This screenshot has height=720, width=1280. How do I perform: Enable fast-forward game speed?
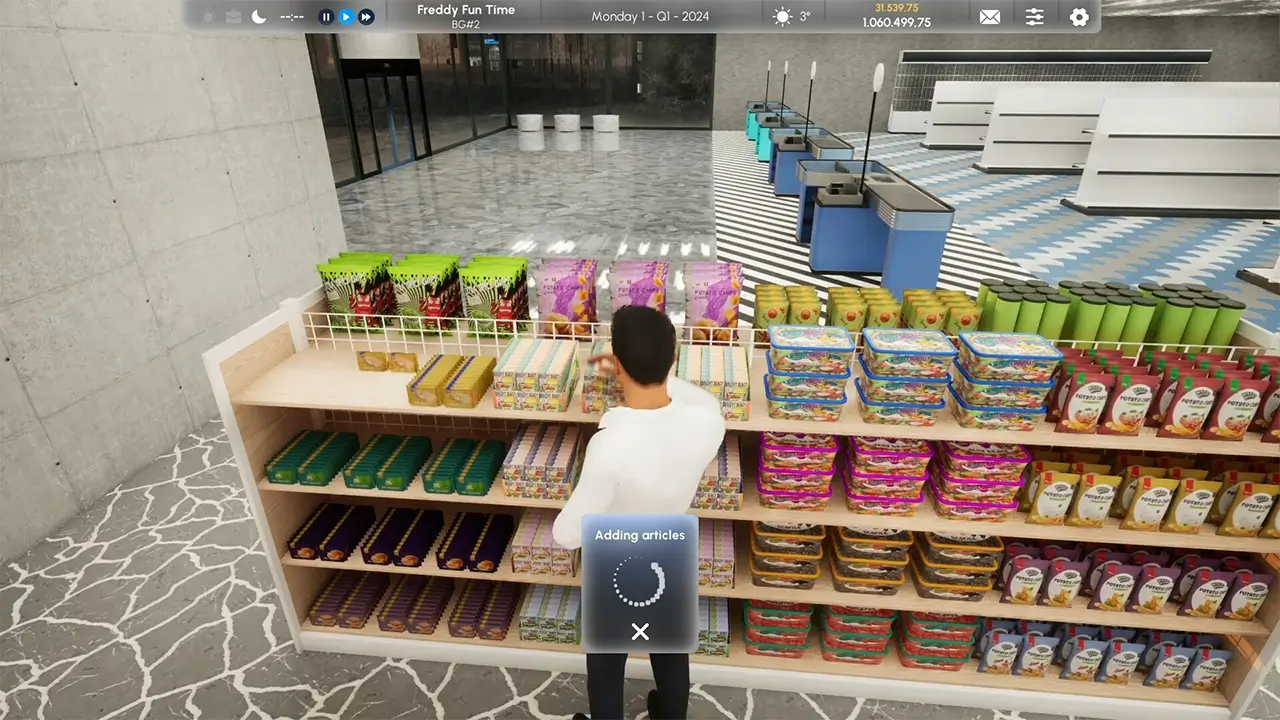[x=366, y=16]
